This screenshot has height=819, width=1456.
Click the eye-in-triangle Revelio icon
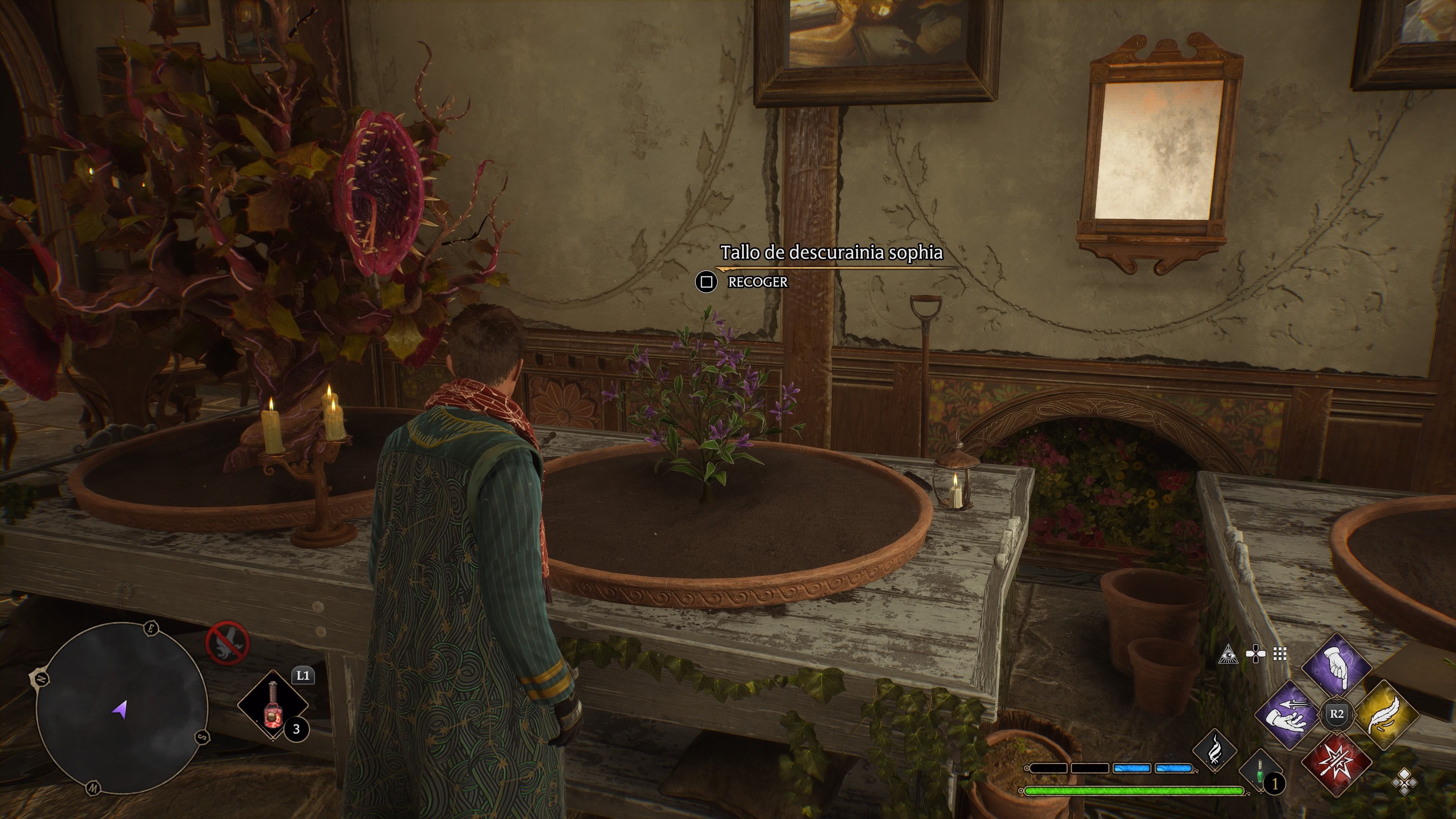point(1228,654)
